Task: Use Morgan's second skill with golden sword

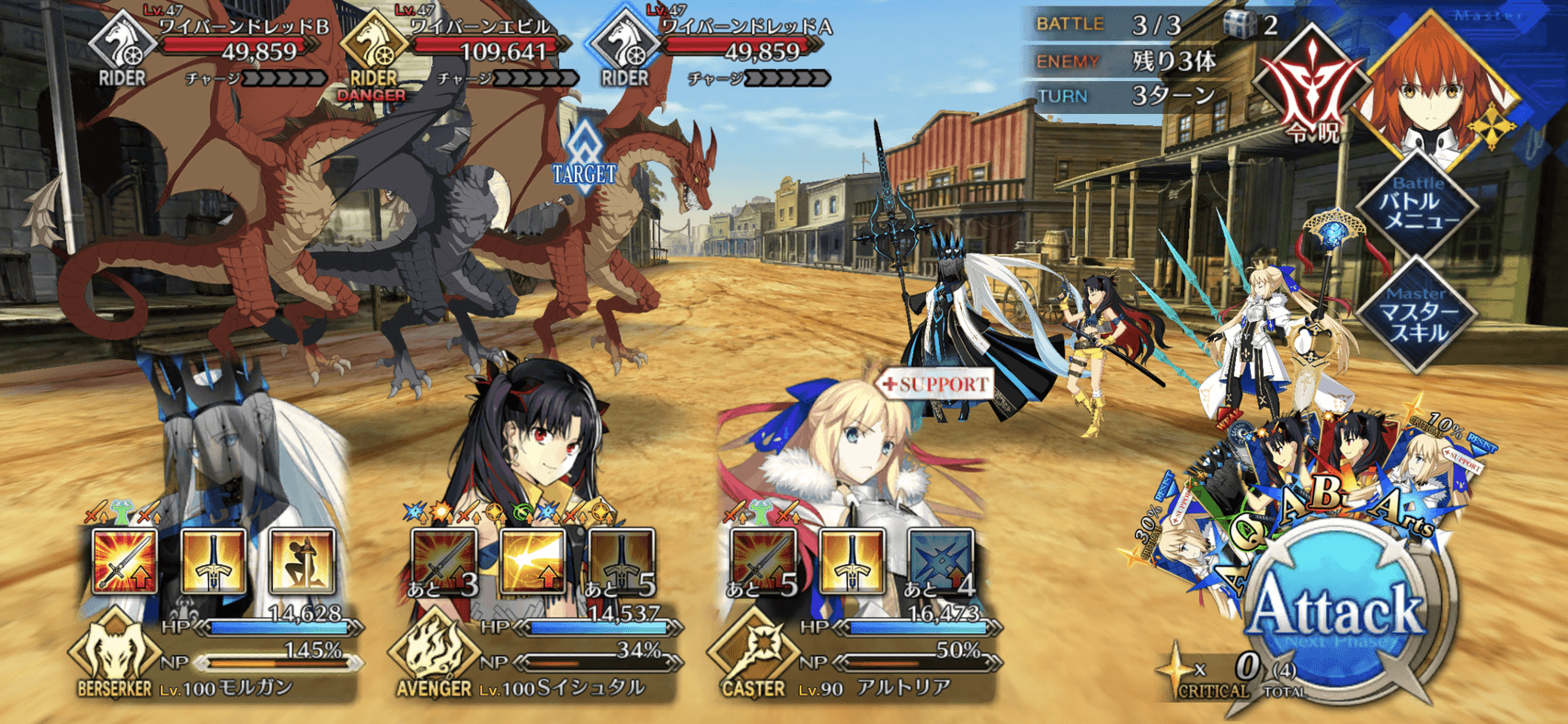Action: coord(213,560)
